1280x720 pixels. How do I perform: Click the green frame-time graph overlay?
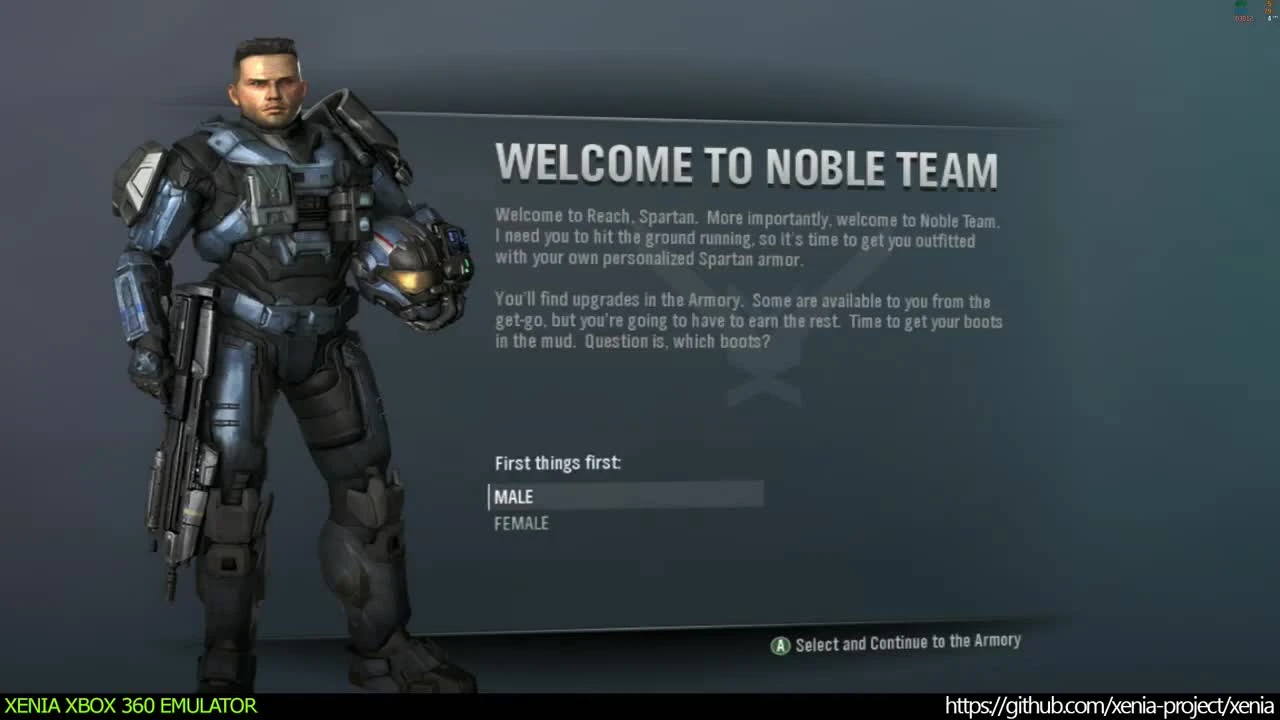click(x=1240, y=4)
